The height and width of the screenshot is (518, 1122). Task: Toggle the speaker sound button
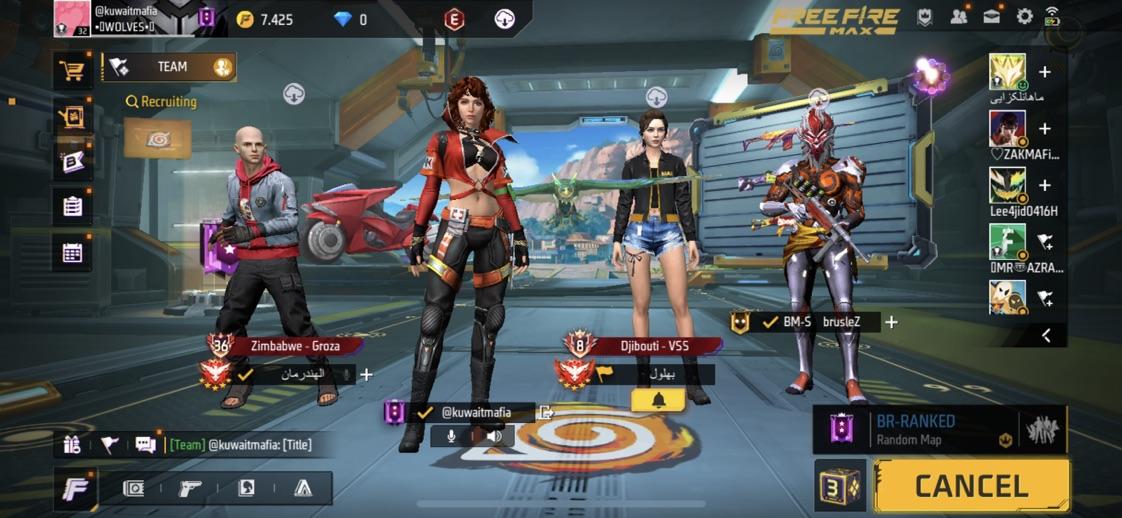(x=494, y=436)
